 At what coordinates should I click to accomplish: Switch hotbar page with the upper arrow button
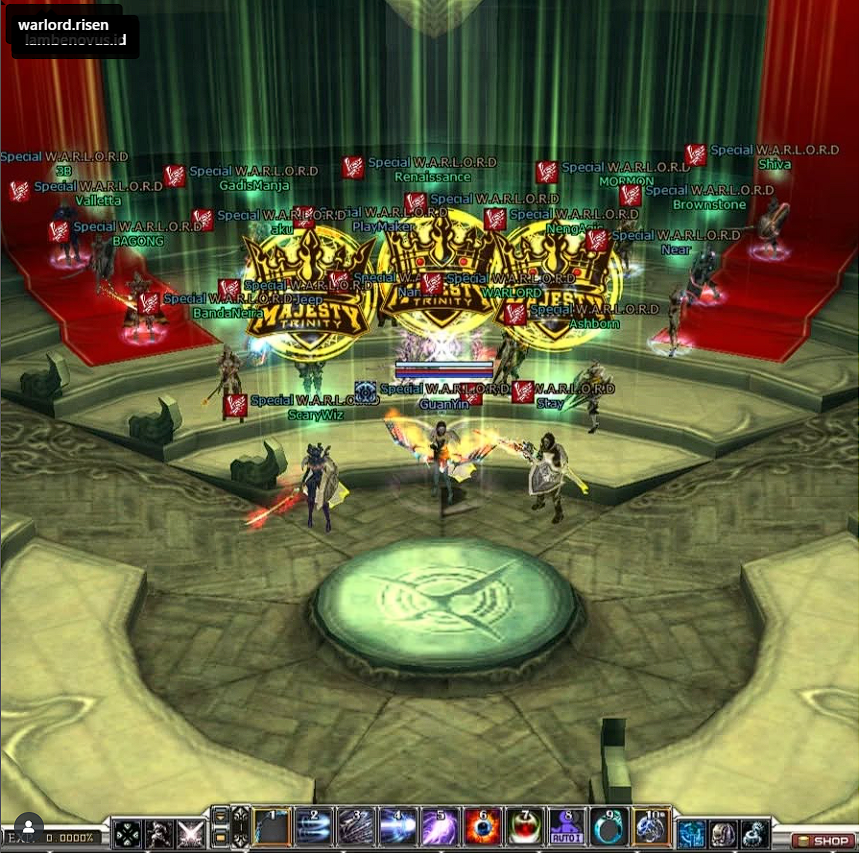point(220,818)
